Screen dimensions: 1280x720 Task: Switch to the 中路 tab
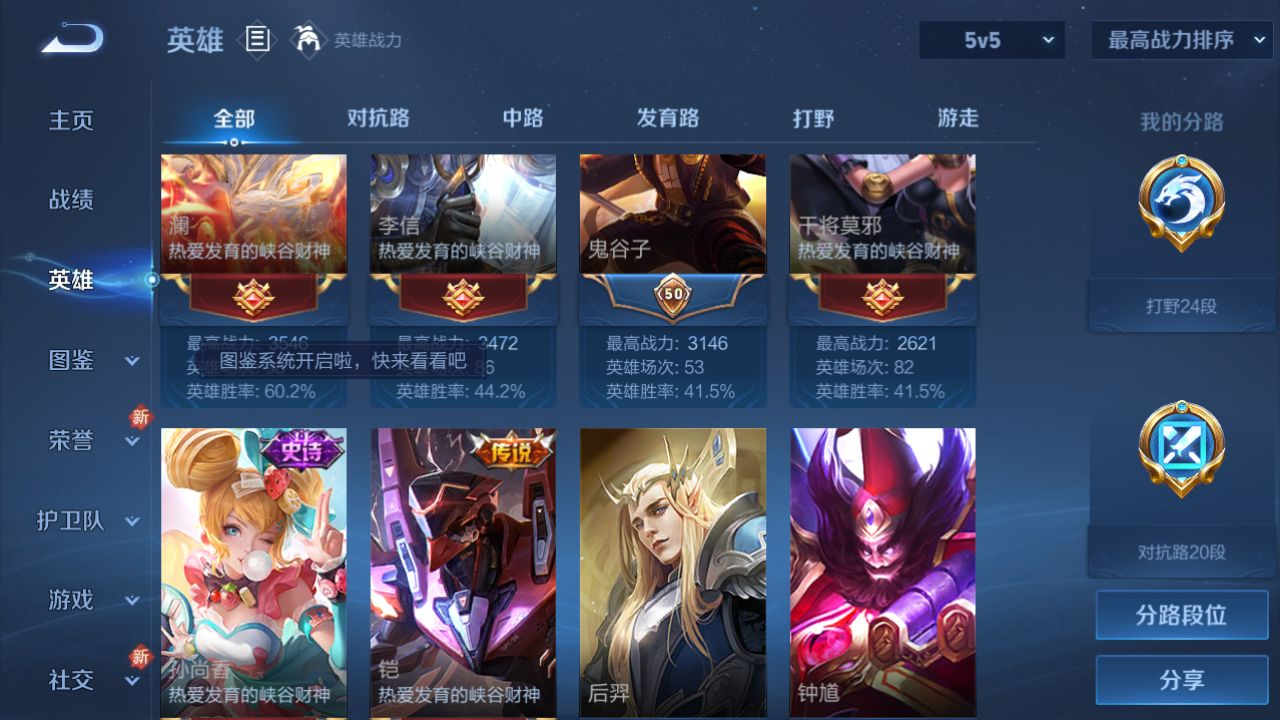coord(523,118)
